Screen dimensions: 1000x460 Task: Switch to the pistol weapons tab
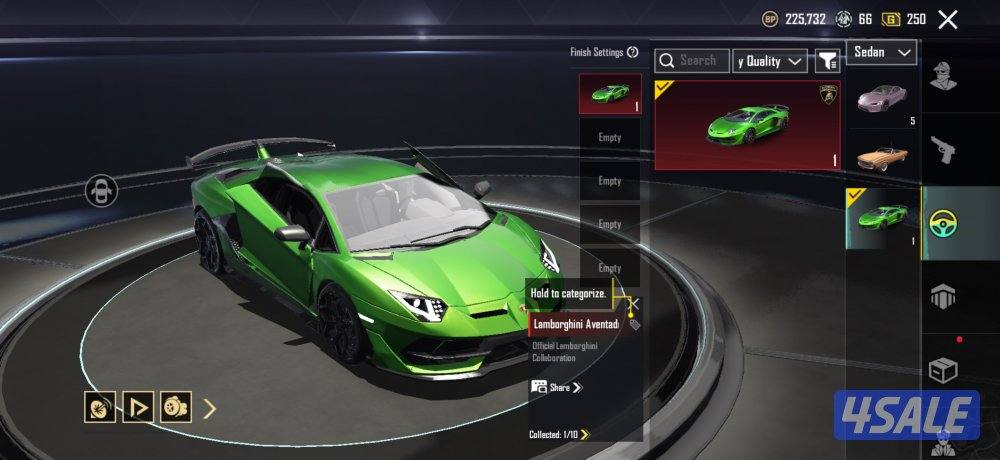coord(941,150)
